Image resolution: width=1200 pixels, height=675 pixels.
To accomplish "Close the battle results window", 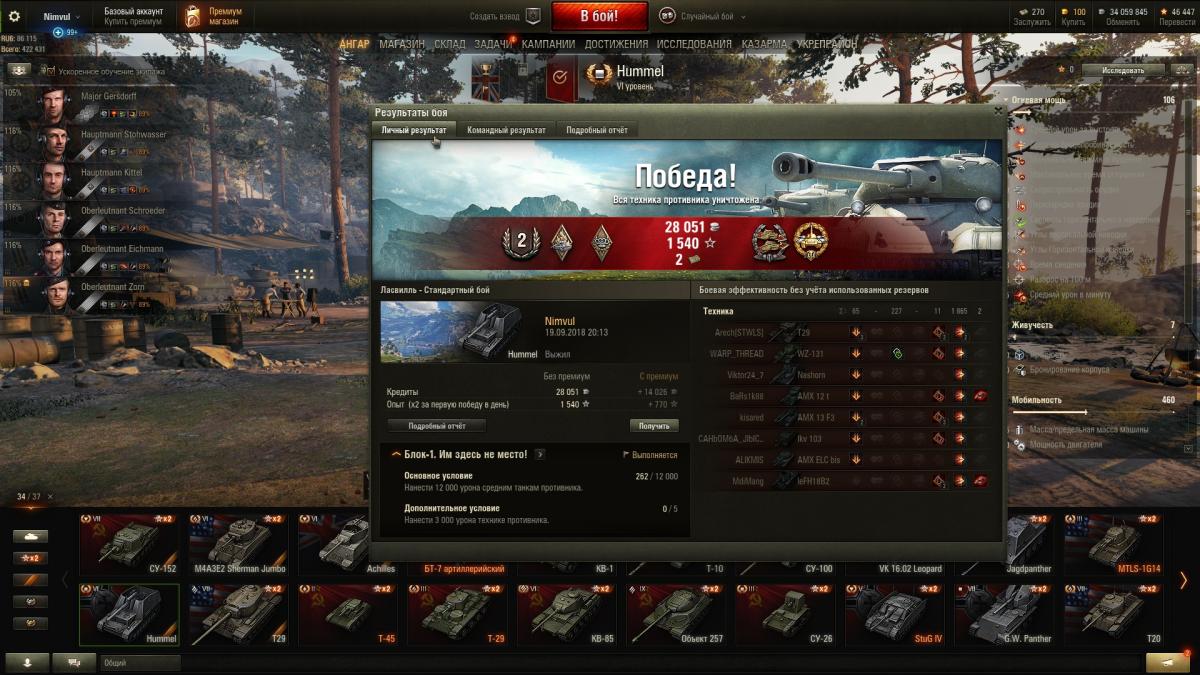I will click(x=997, y=112).
